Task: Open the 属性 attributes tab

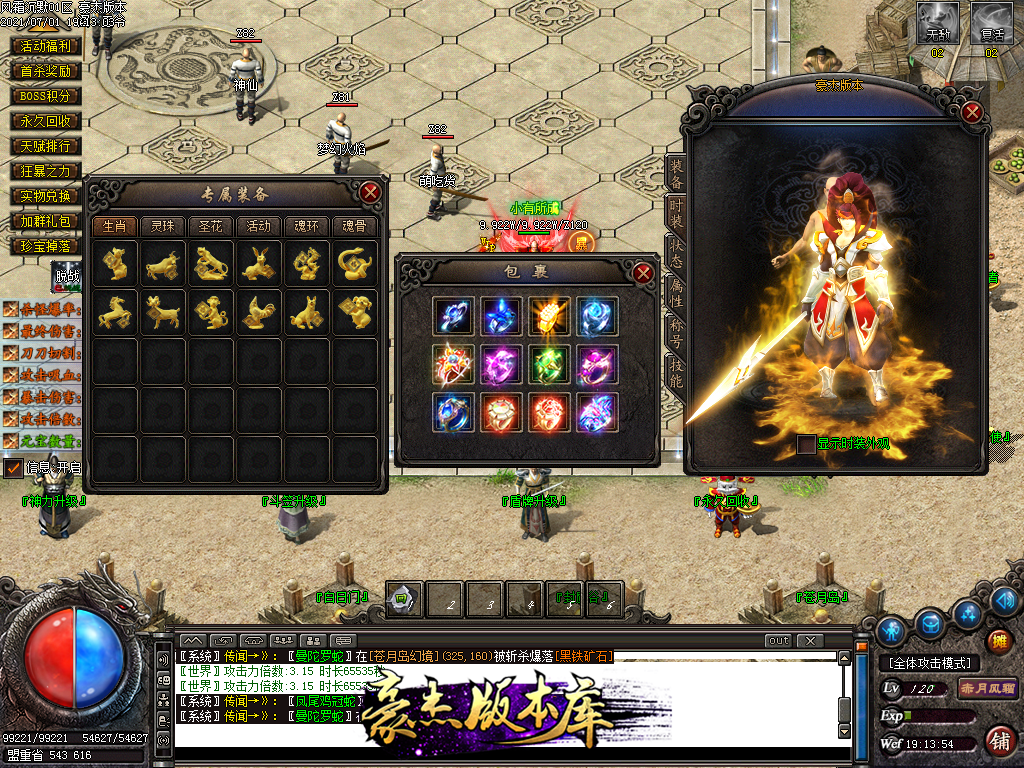Action: (x=677, y=291)
